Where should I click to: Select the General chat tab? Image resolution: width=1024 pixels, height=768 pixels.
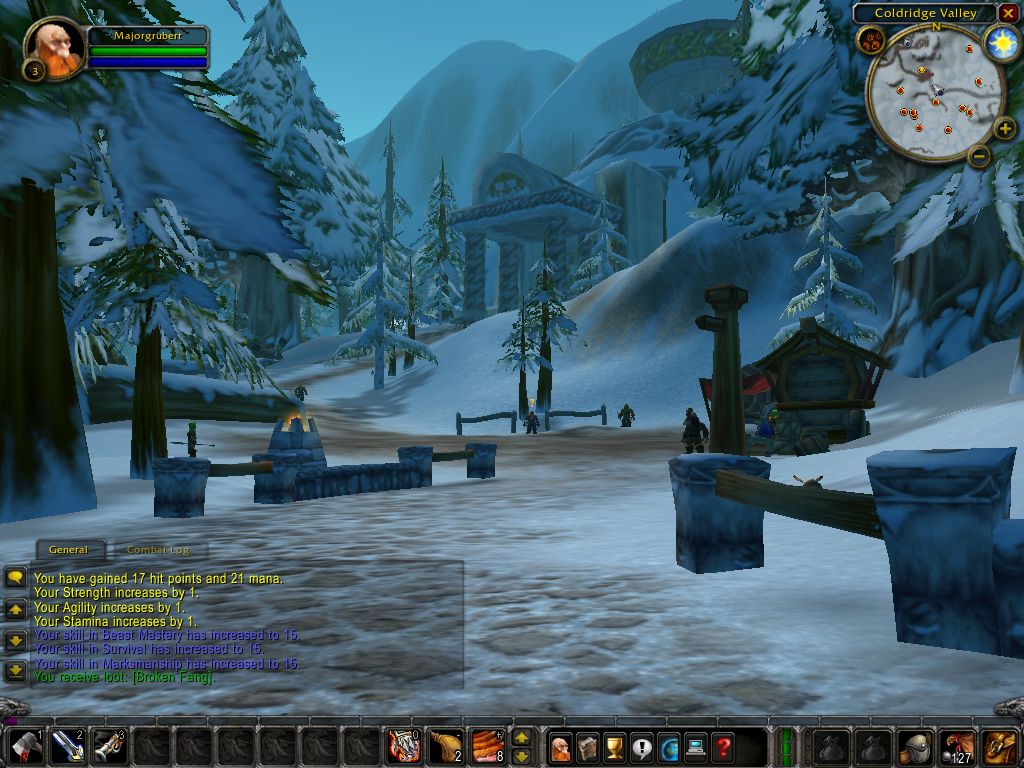[68, 550]
